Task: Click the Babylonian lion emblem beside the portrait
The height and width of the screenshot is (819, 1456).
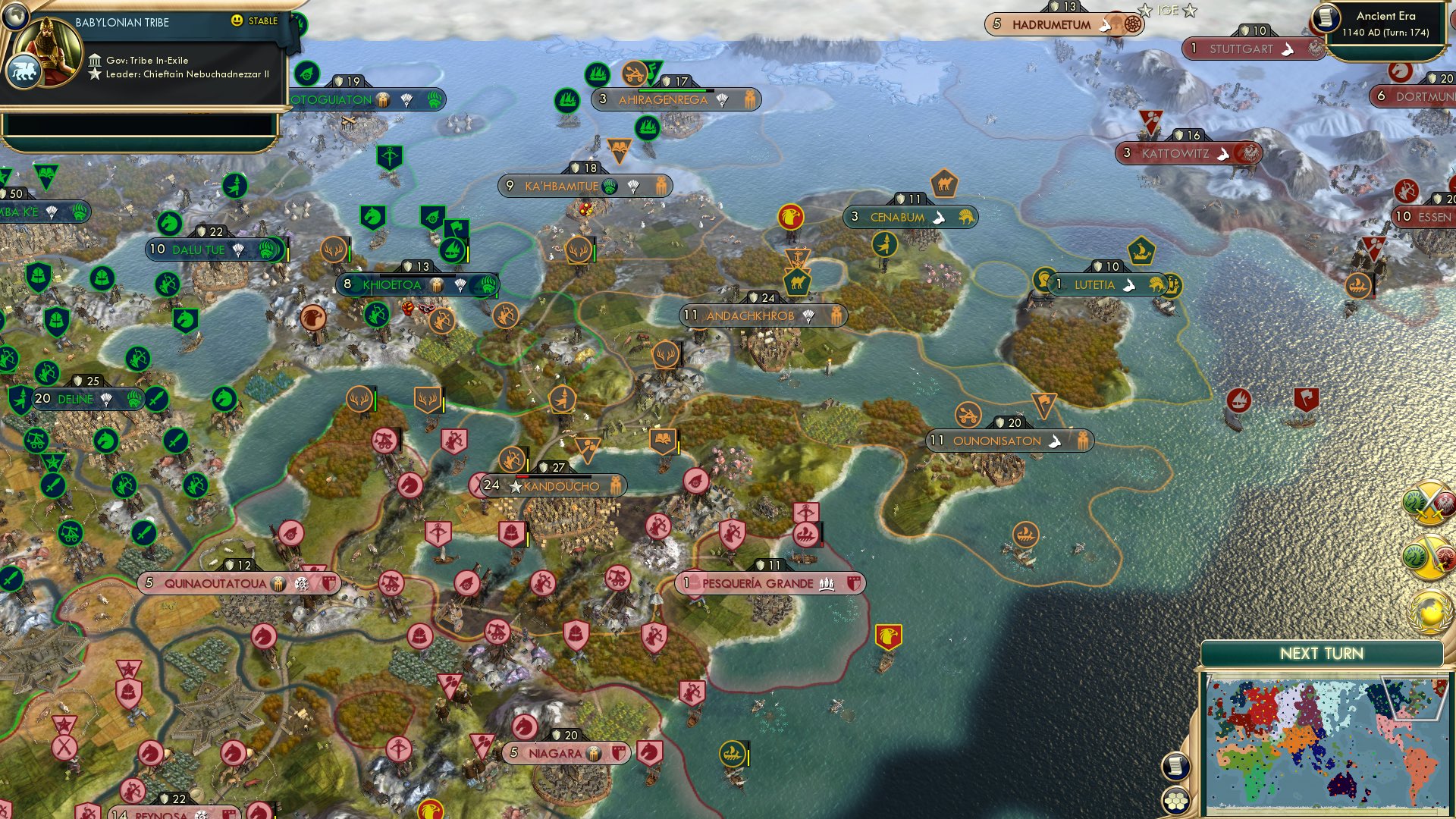Action: tap(25, 70)
